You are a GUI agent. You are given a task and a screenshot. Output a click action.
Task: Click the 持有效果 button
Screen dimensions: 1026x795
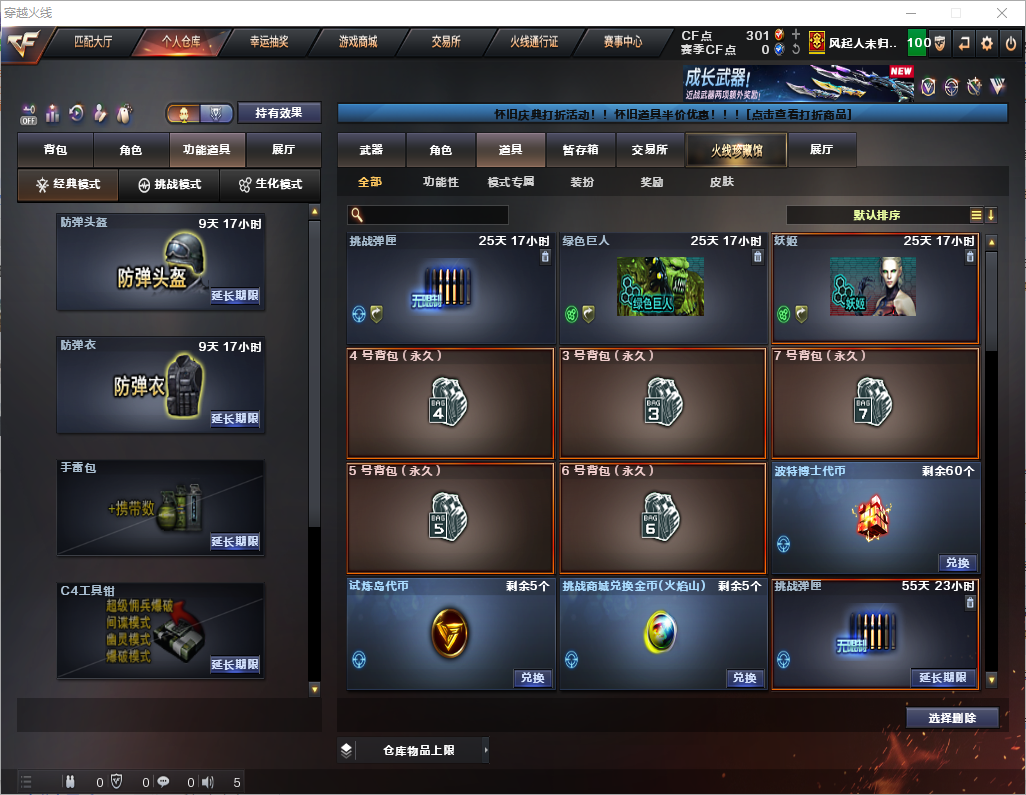click(x=279, y=113)
